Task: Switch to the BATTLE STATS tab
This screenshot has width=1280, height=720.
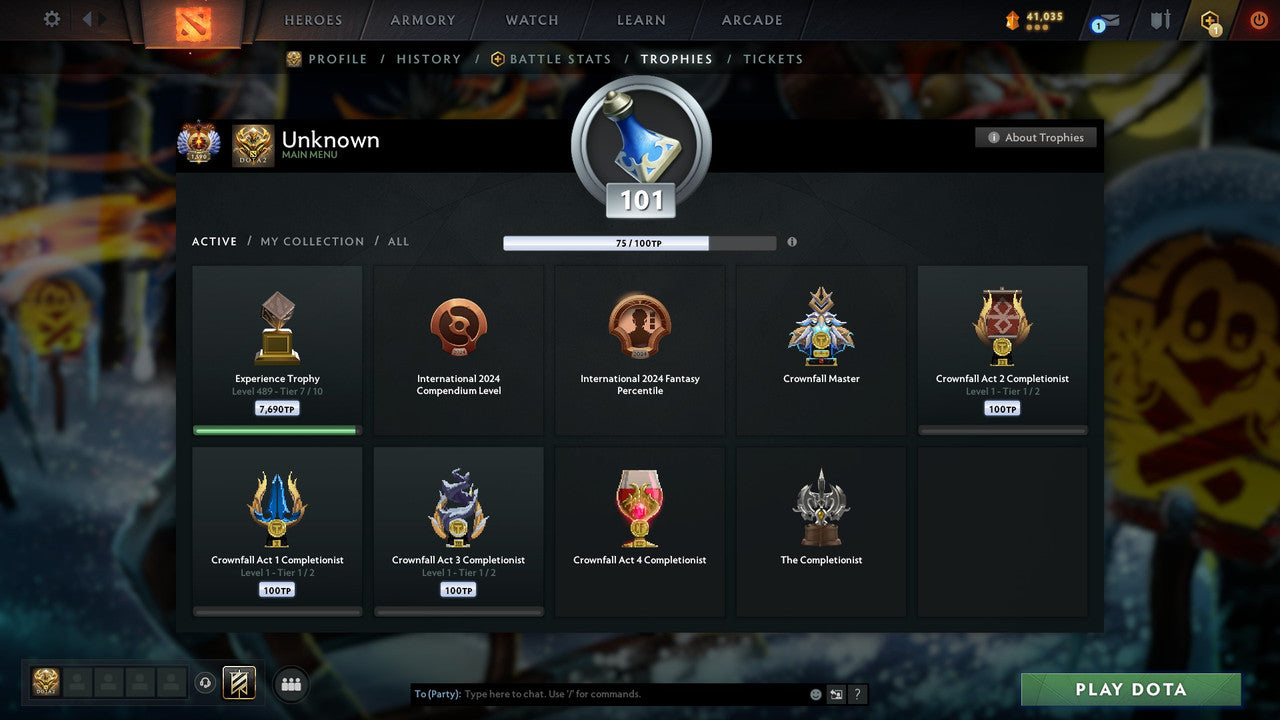Action: coord(560,59)
